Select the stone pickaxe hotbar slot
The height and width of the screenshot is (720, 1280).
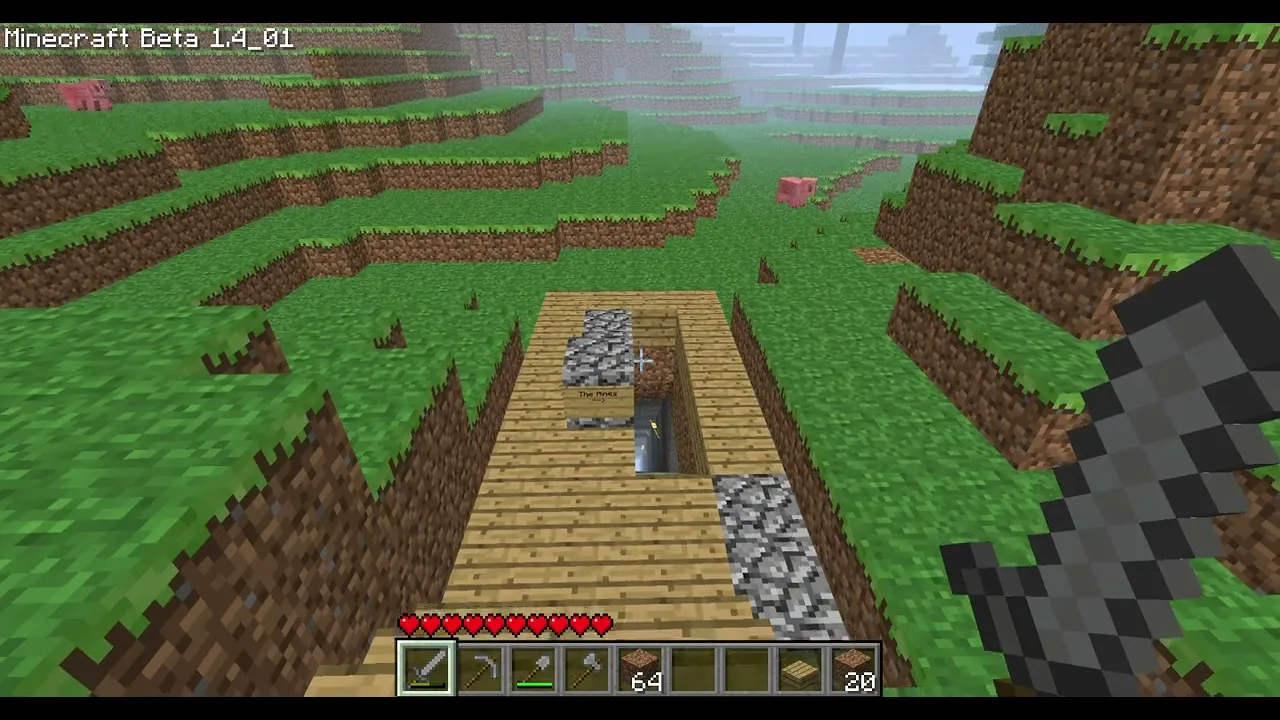click(480, 669)
